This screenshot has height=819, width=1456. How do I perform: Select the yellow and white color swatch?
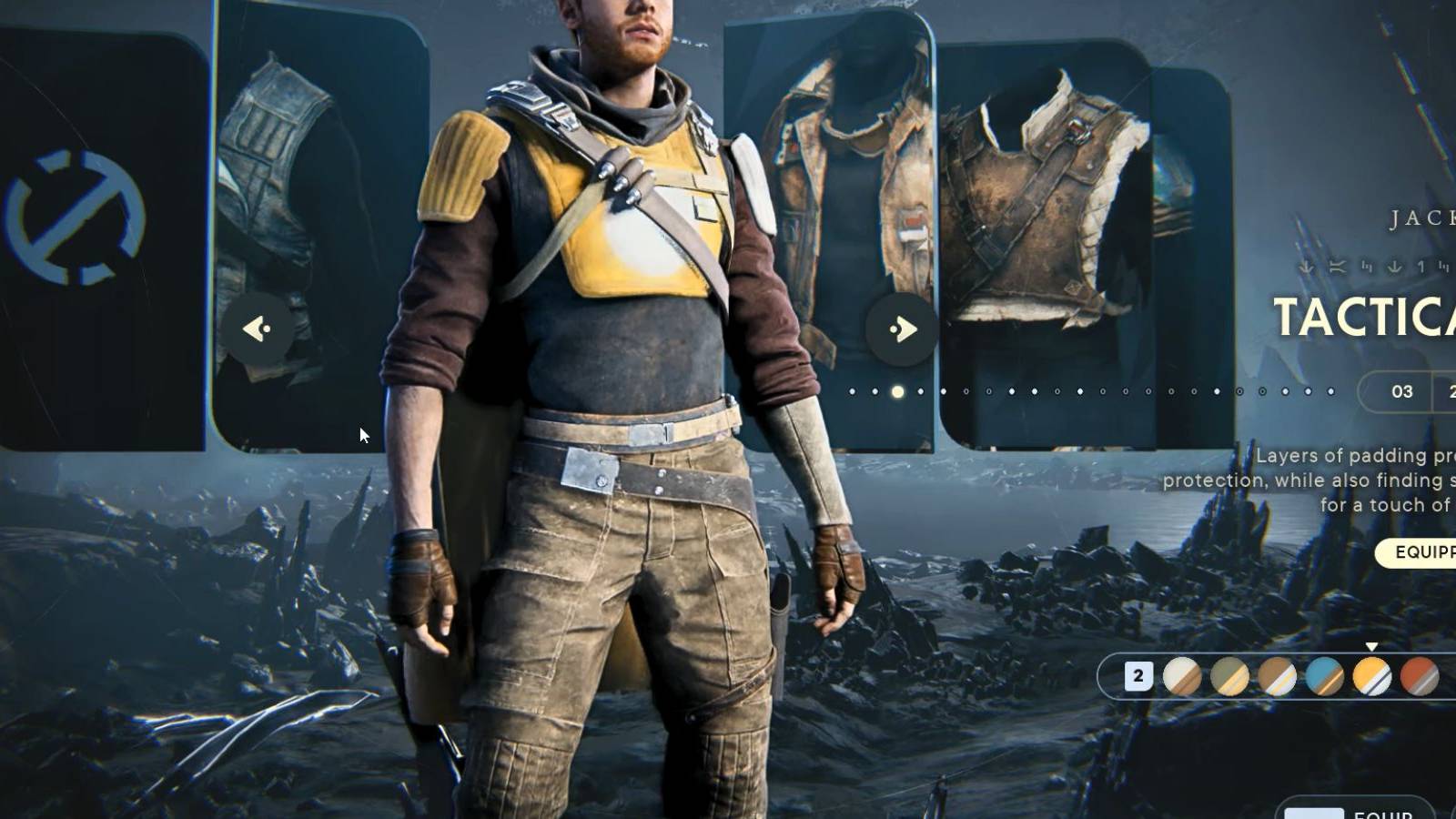pyautogui.click(x=1372, y=675)
